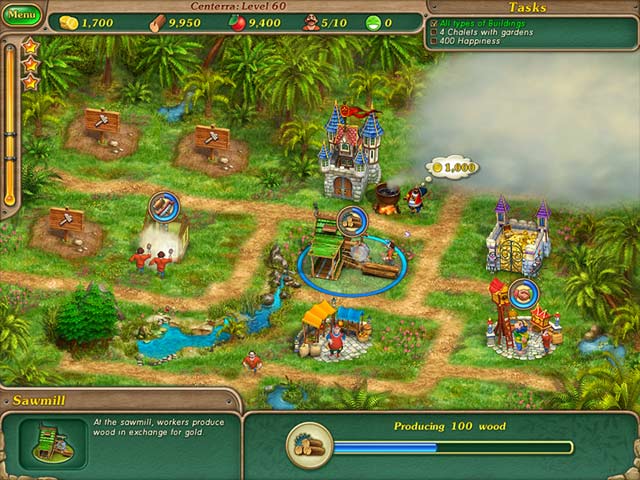The height and width of the screenshot is (480, 640).
Task: Open the green Menu button
Action: pyautogui.click(x=22, y=17)
